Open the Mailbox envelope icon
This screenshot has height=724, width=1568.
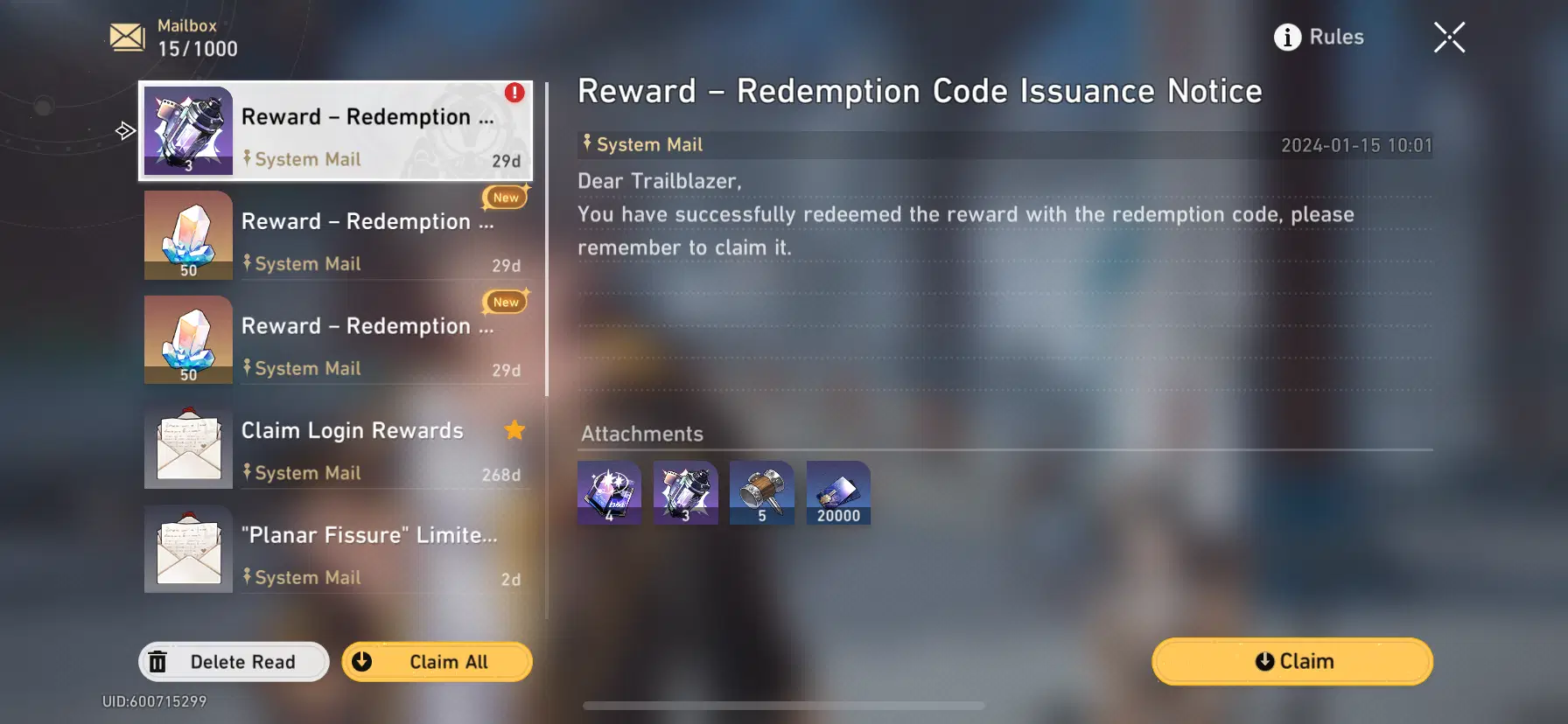point(126,36)
